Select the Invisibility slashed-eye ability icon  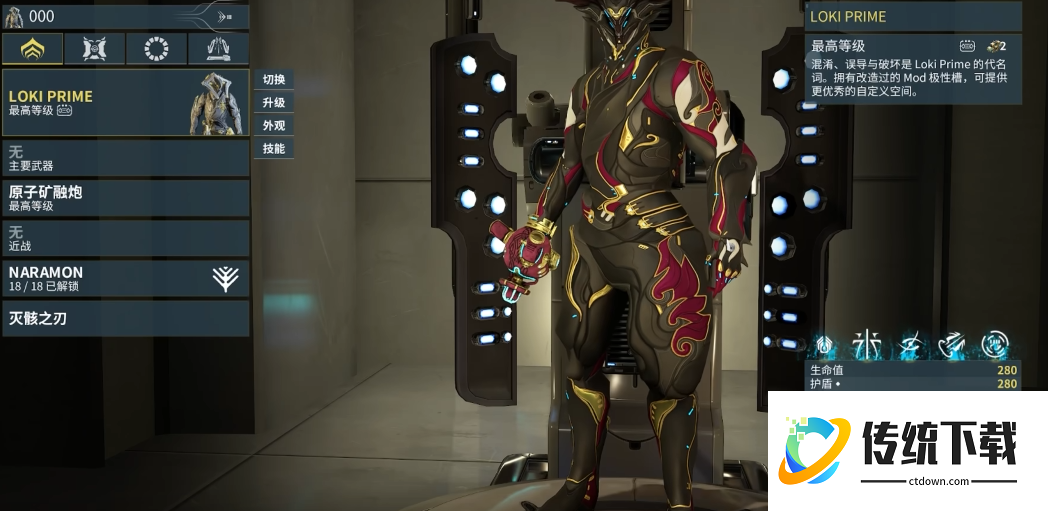(910, 346)
